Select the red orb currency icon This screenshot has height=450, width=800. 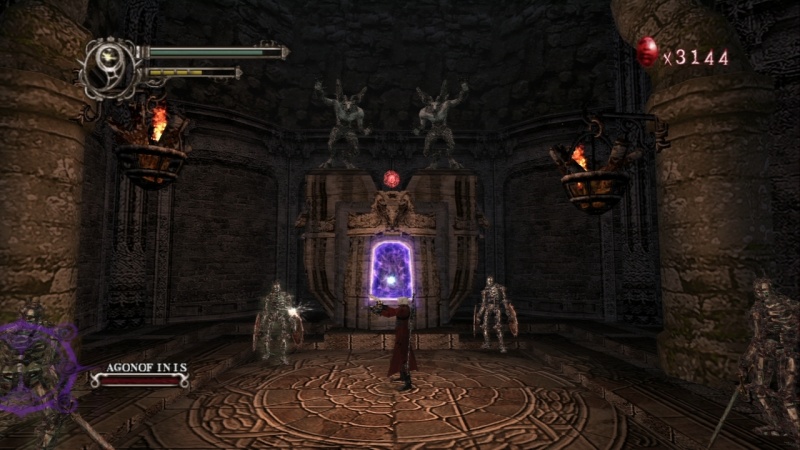(647, 52)
